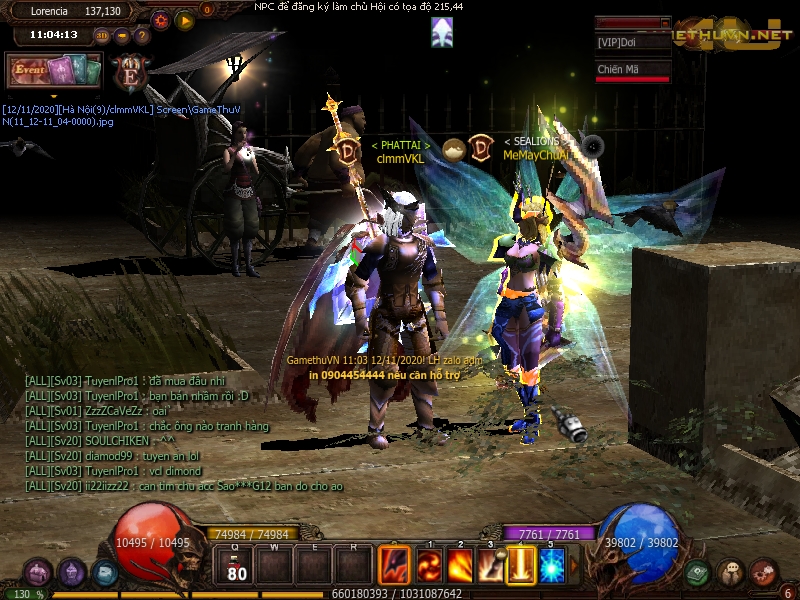The height and width of the screenshot is (600, 800).
Task: Click the gear settings icon
Action: pos(162,19)
